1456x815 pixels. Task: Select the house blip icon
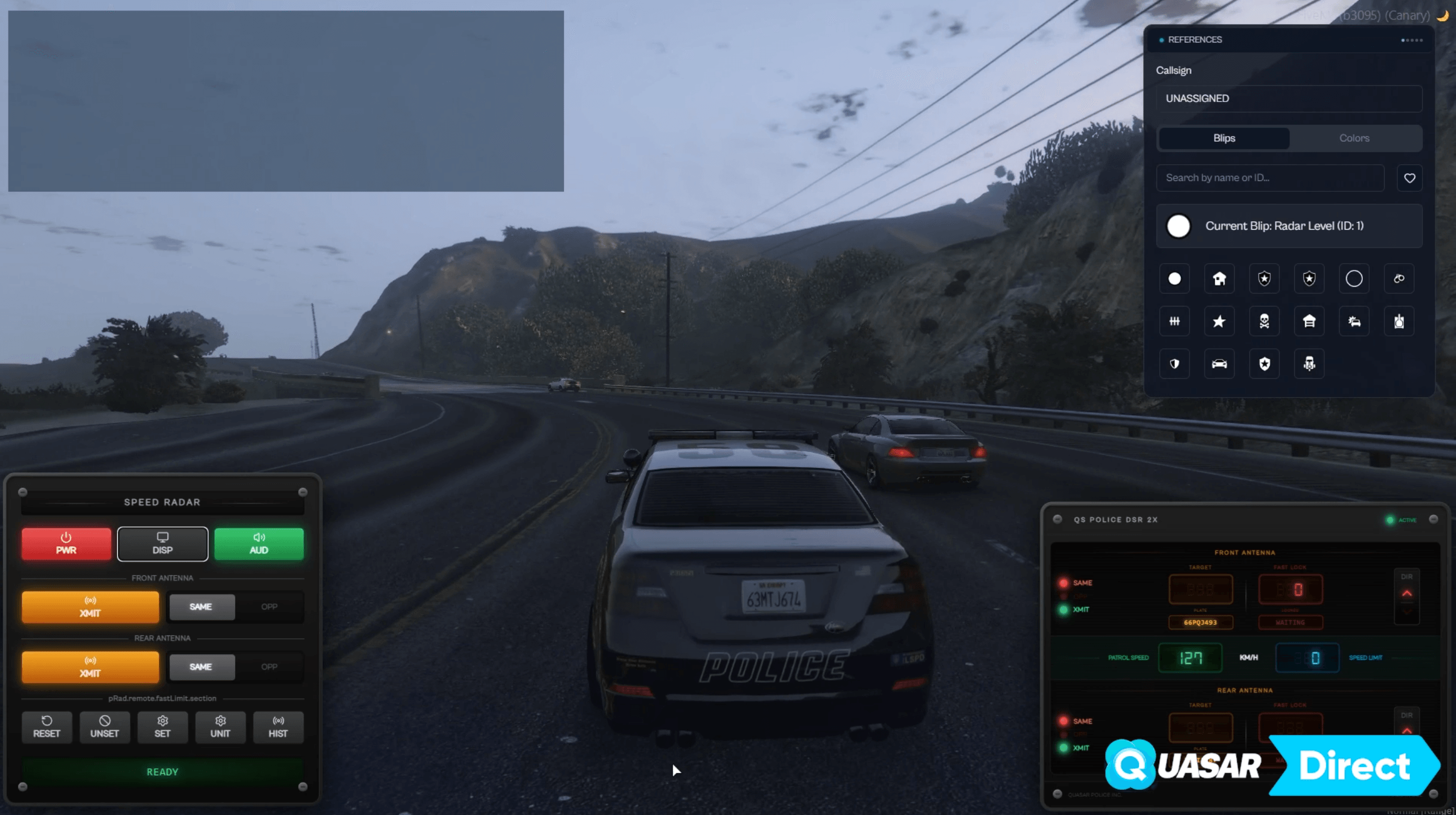coord(1219,278)
